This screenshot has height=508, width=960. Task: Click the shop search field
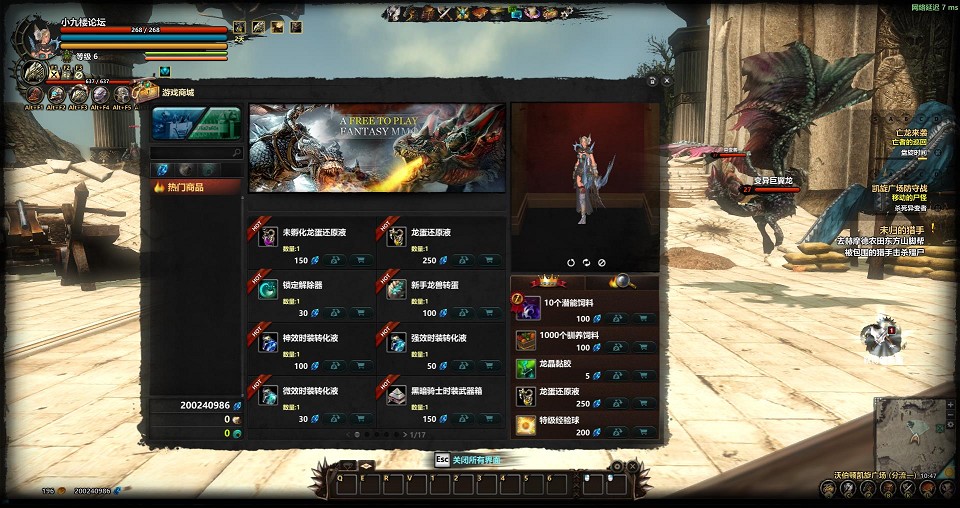point(194,153)
